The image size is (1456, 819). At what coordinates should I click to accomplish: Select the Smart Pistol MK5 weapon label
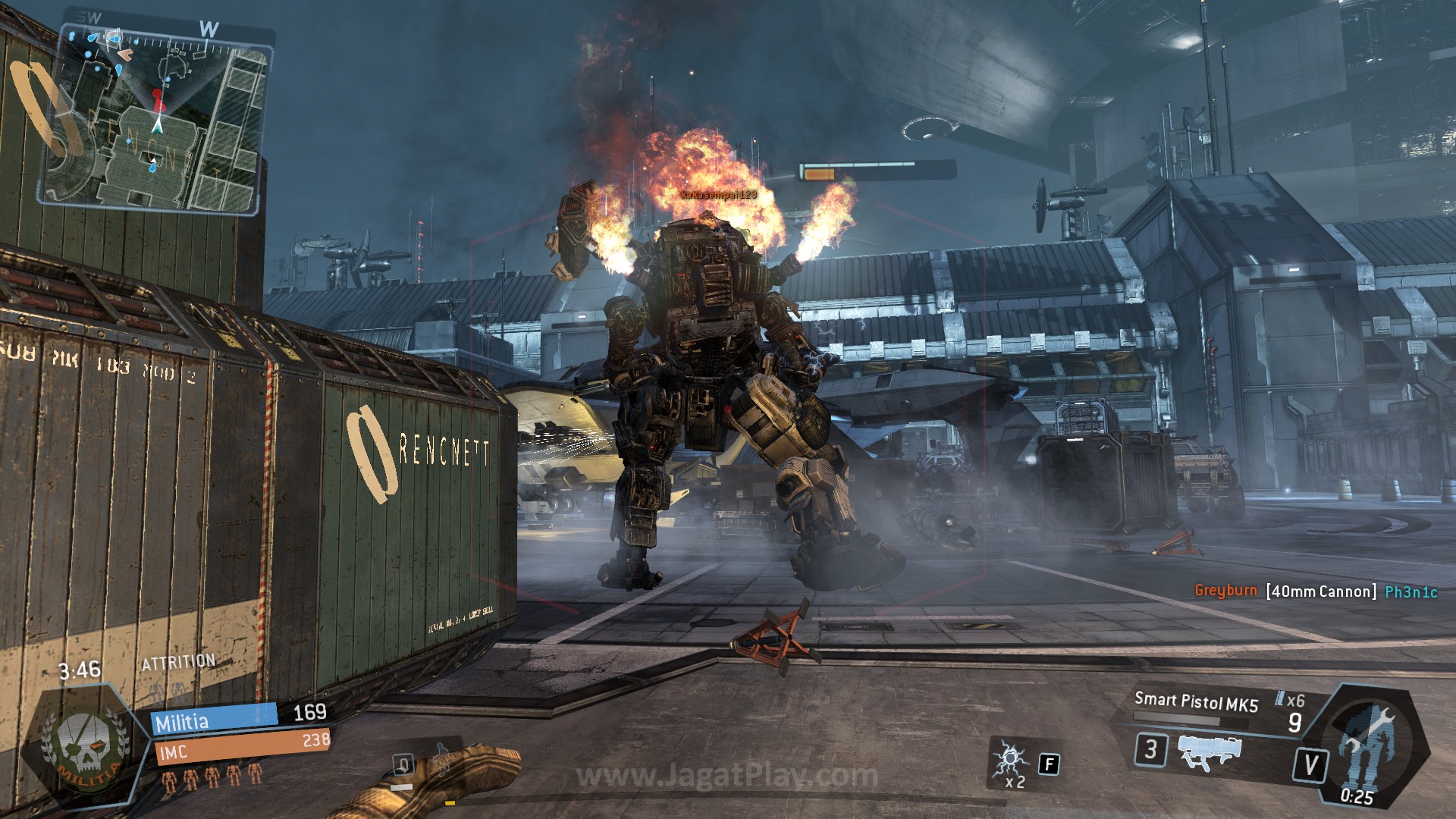tap(1196, 702)
